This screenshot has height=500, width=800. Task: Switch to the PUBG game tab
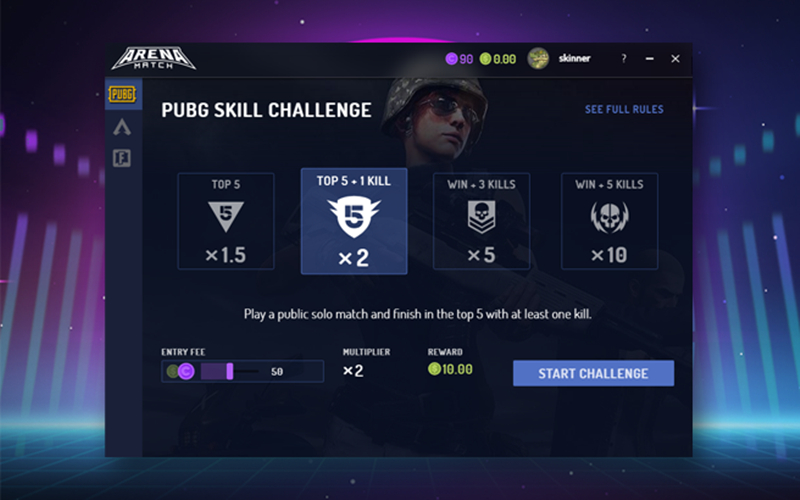tap(122, 95)
